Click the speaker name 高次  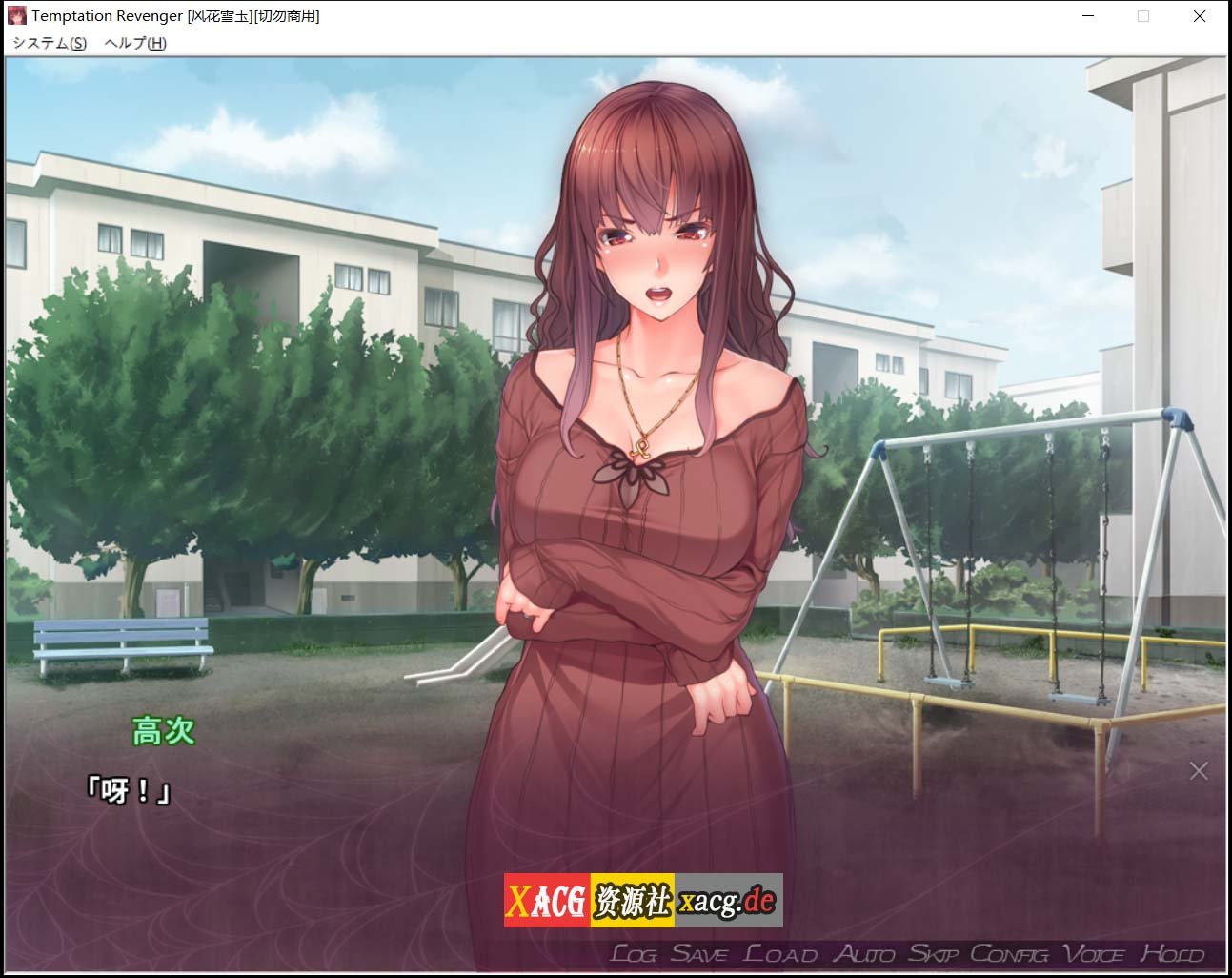pos(164,732)
